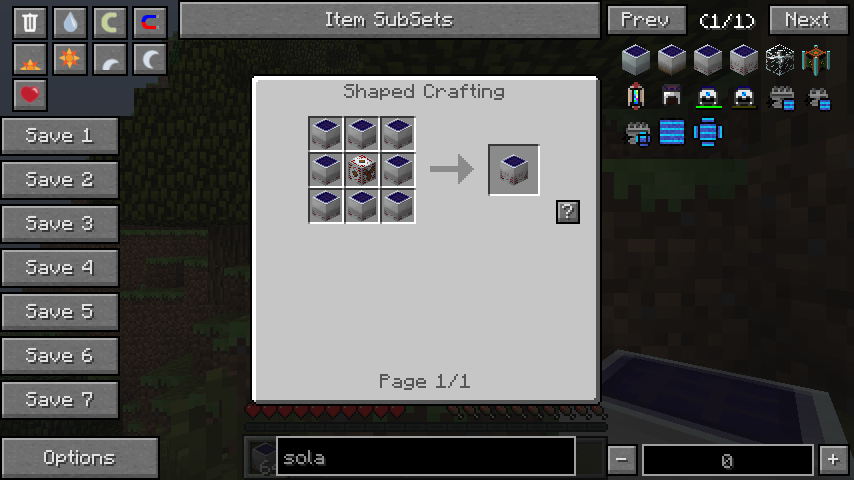Toggle the magnet mode icon
854x480 pixels.
[x=150, y=22]
